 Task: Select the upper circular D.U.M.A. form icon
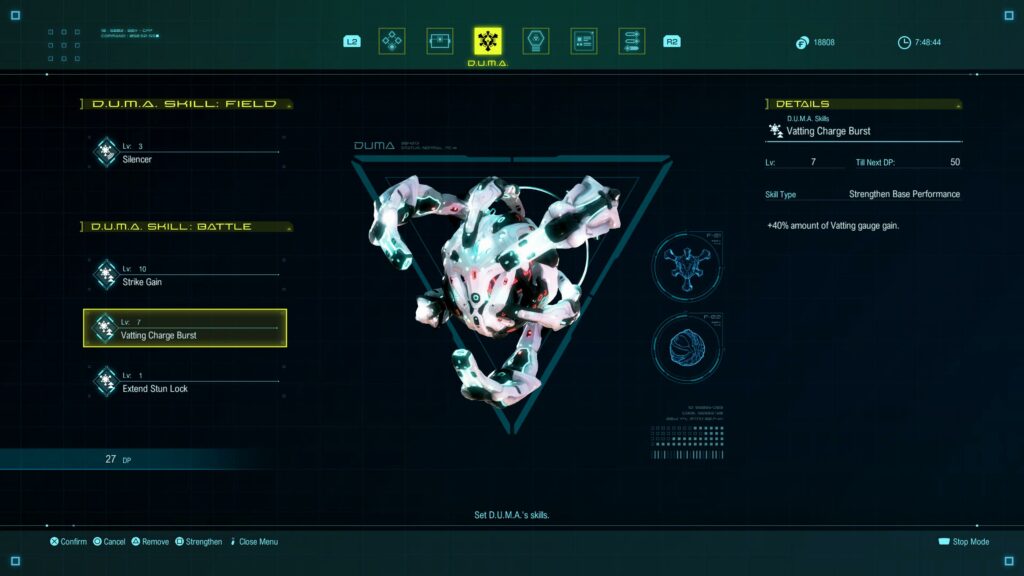pyautogui.click(x=687, y=268)
